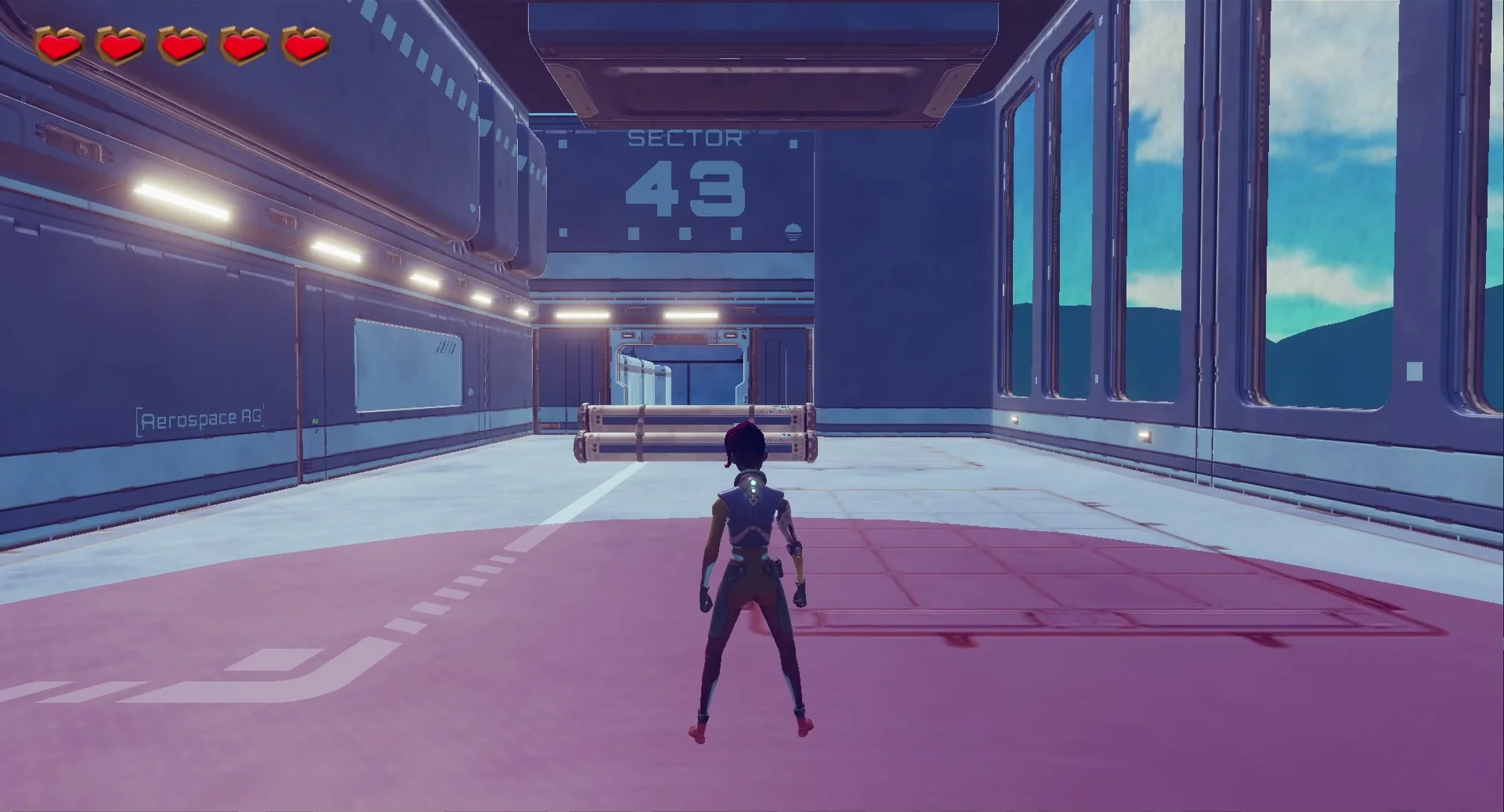Click the sun emblem below the 43 numeral

[794, 233]
